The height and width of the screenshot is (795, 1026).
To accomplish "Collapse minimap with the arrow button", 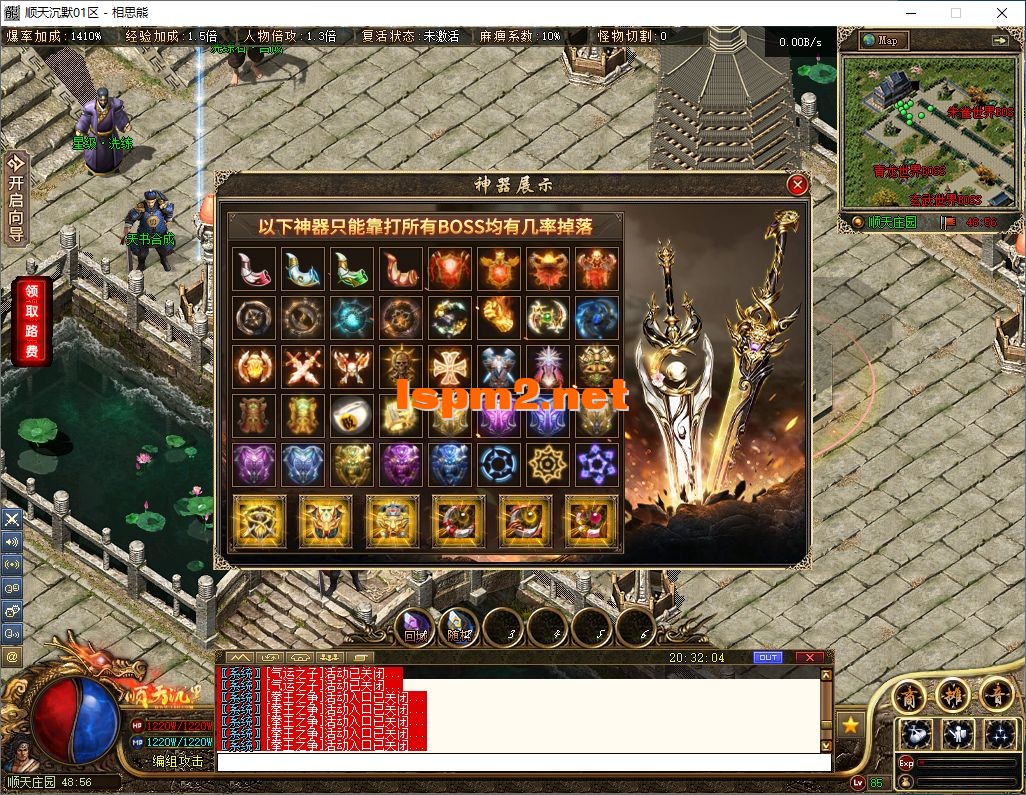I will pyautogui.click(x=999, y=40).
